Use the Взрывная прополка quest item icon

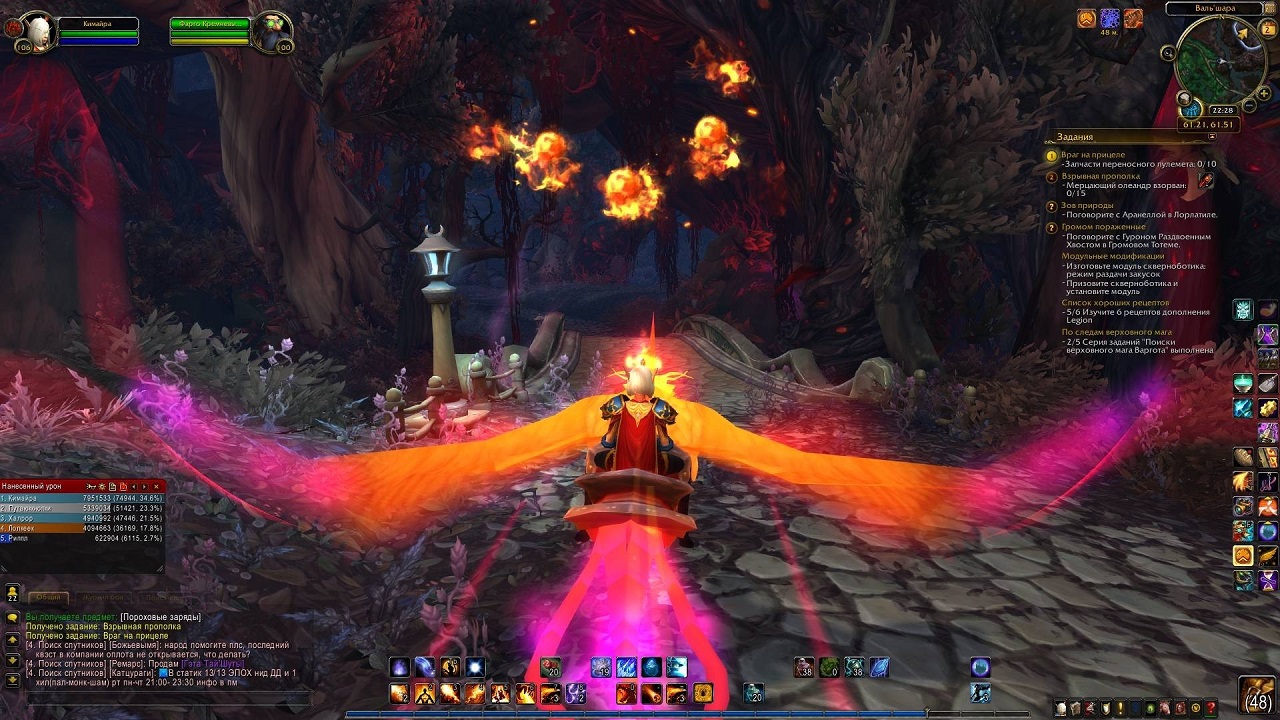[1207, 180]
